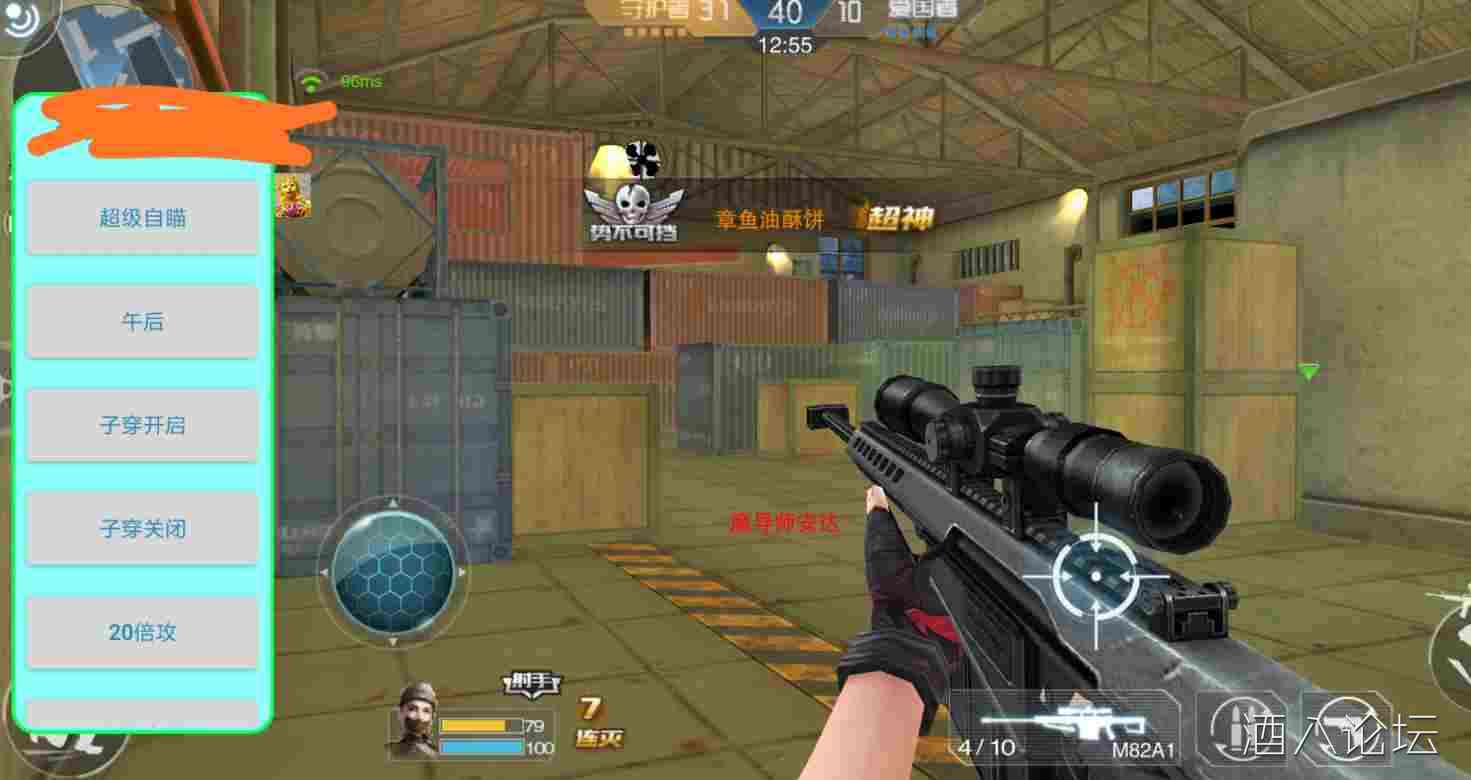Switch weapon using the pistol swap icon

click(x=1345, y=728)
